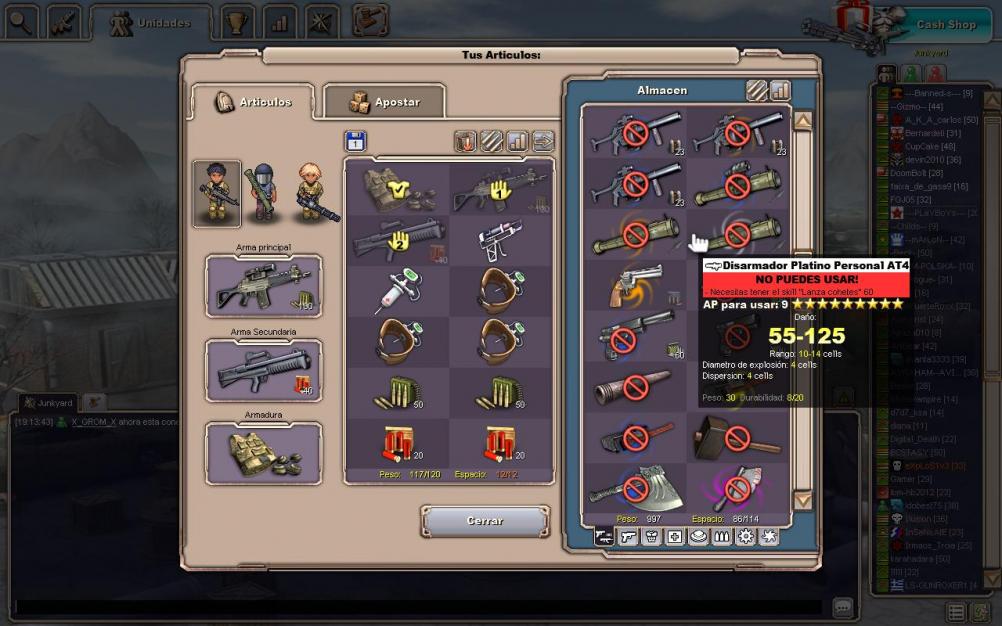Image resolution: width=1002 pixels, height=626 pixels.
Task: Click the Armadura vest slot
Action: (x=264, y=453)
